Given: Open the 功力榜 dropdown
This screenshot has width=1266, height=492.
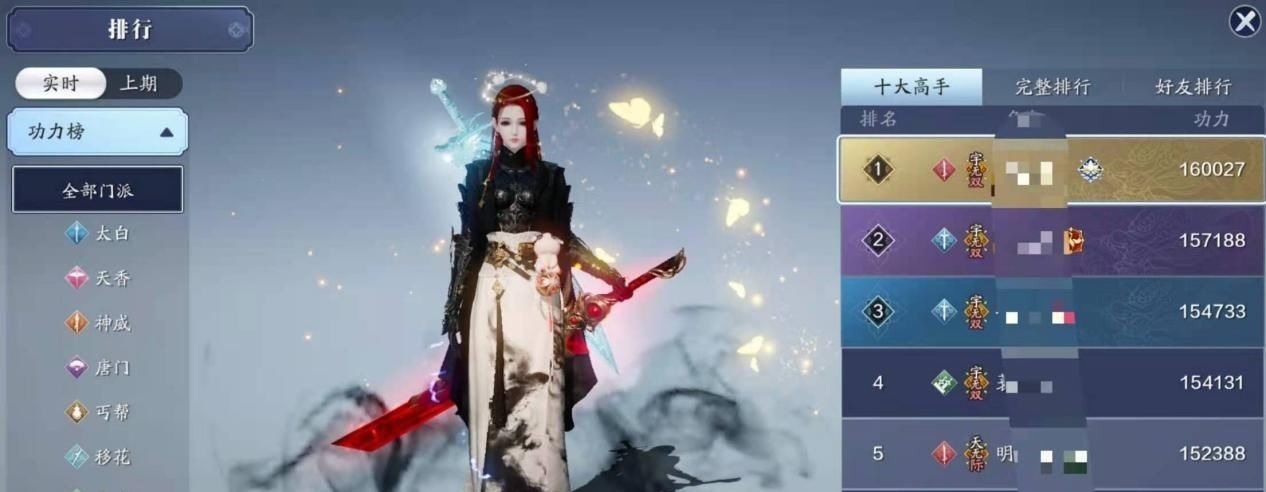Looking at the screenshot, I should pos(97,132).
